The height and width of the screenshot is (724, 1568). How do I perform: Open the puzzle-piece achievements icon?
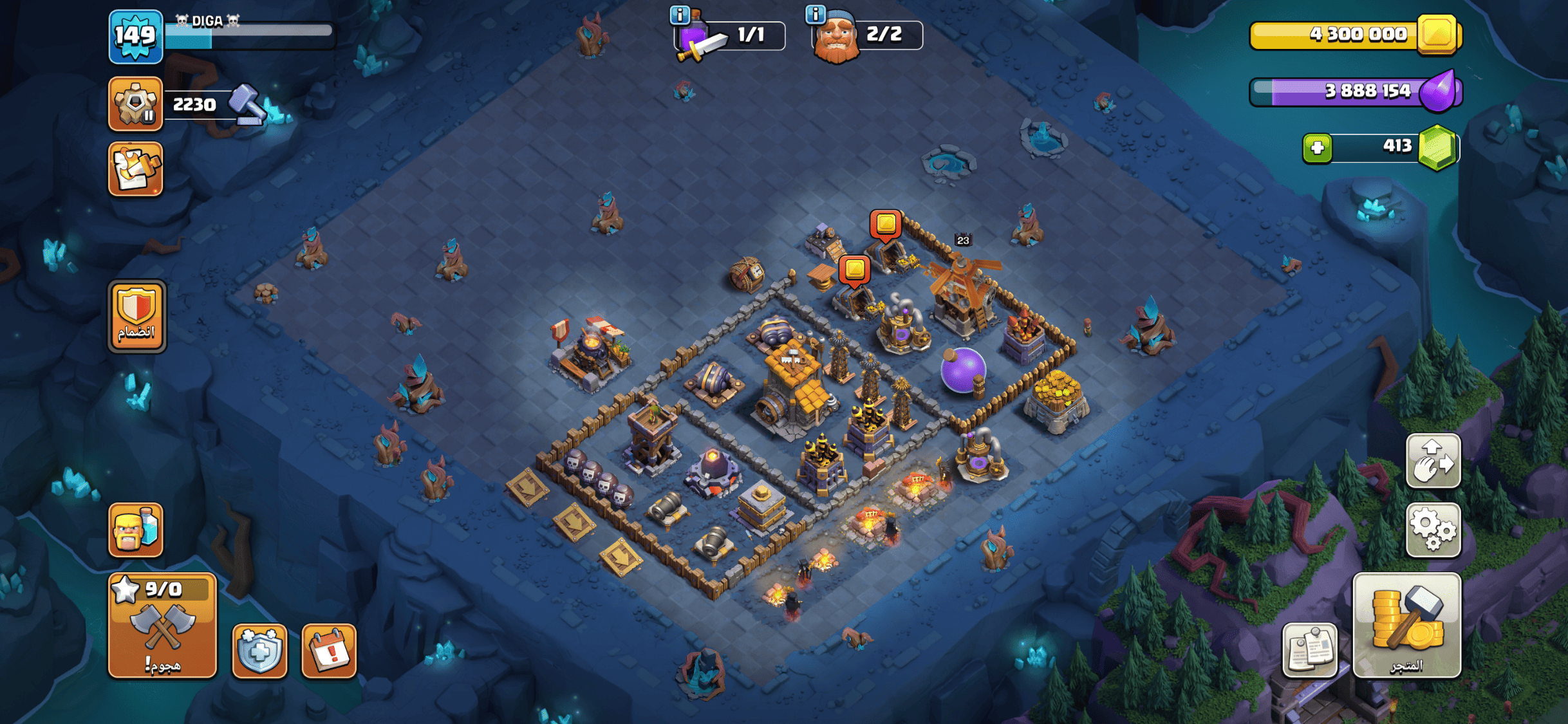pos(135,169)
